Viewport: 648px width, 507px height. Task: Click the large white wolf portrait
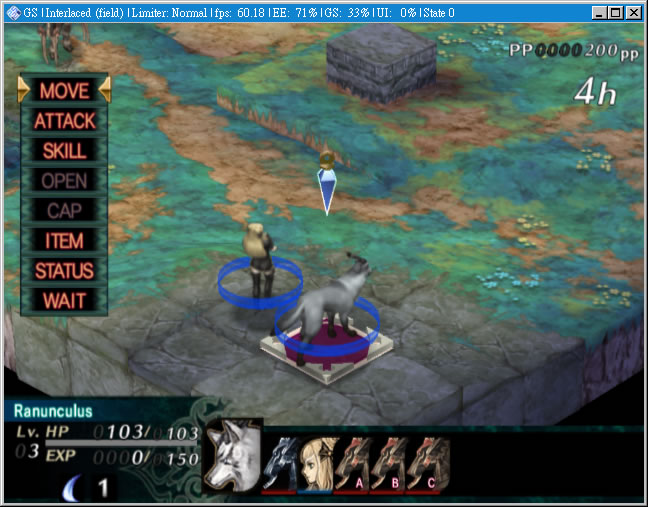(231, 457)
